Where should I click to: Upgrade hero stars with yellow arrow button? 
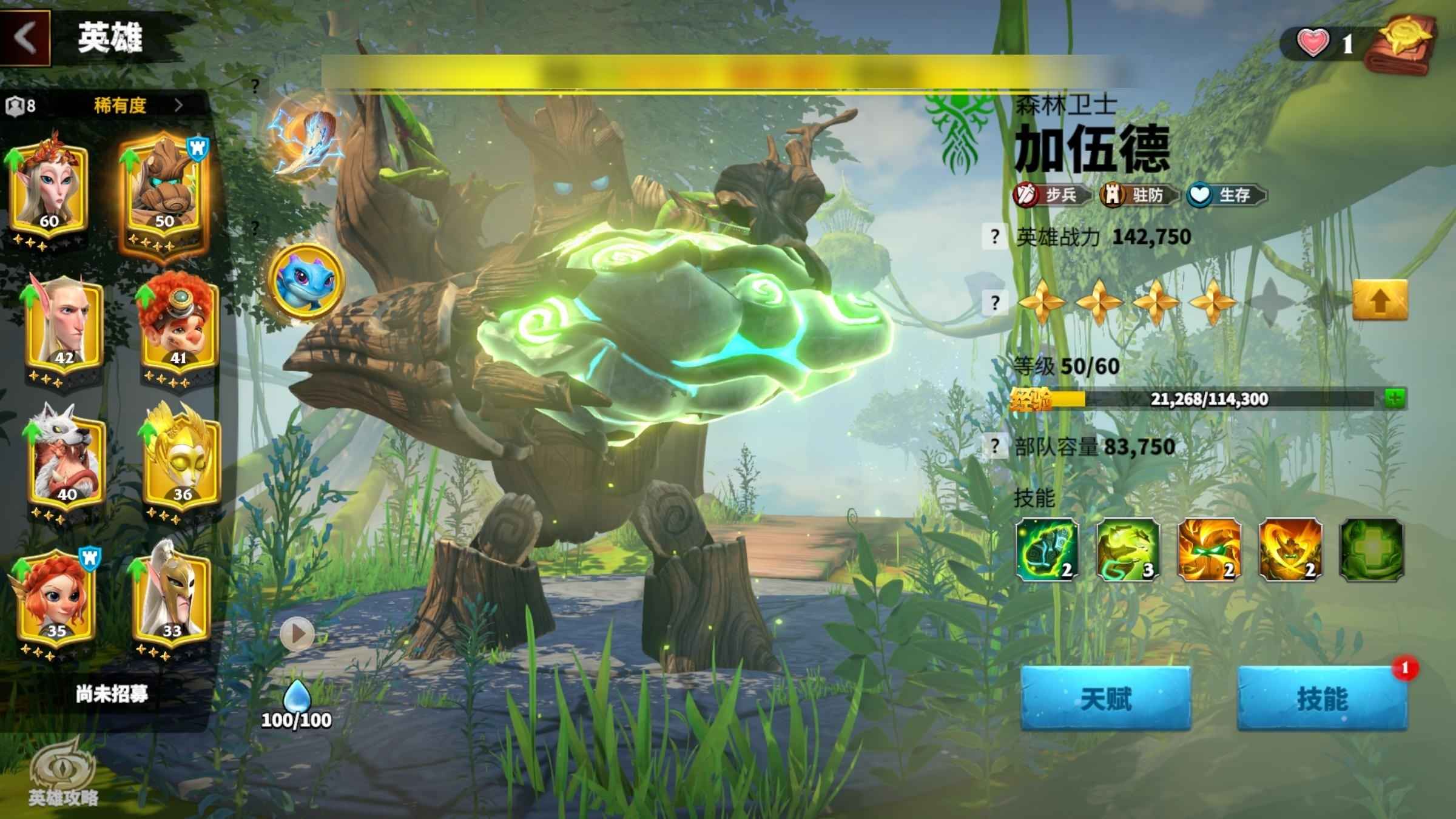(x=1380, y=300)
